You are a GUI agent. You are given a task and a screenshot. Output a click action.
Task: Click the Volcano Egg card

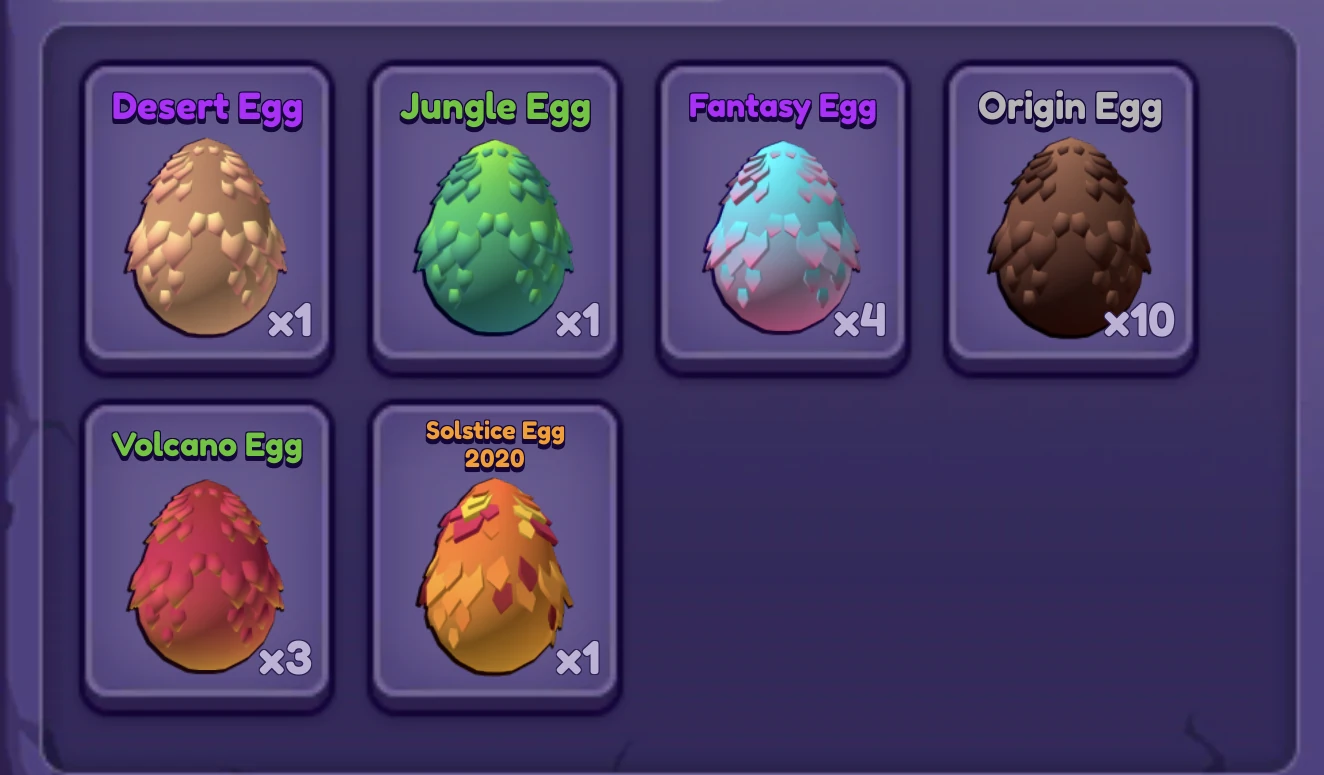click(208, 555)
